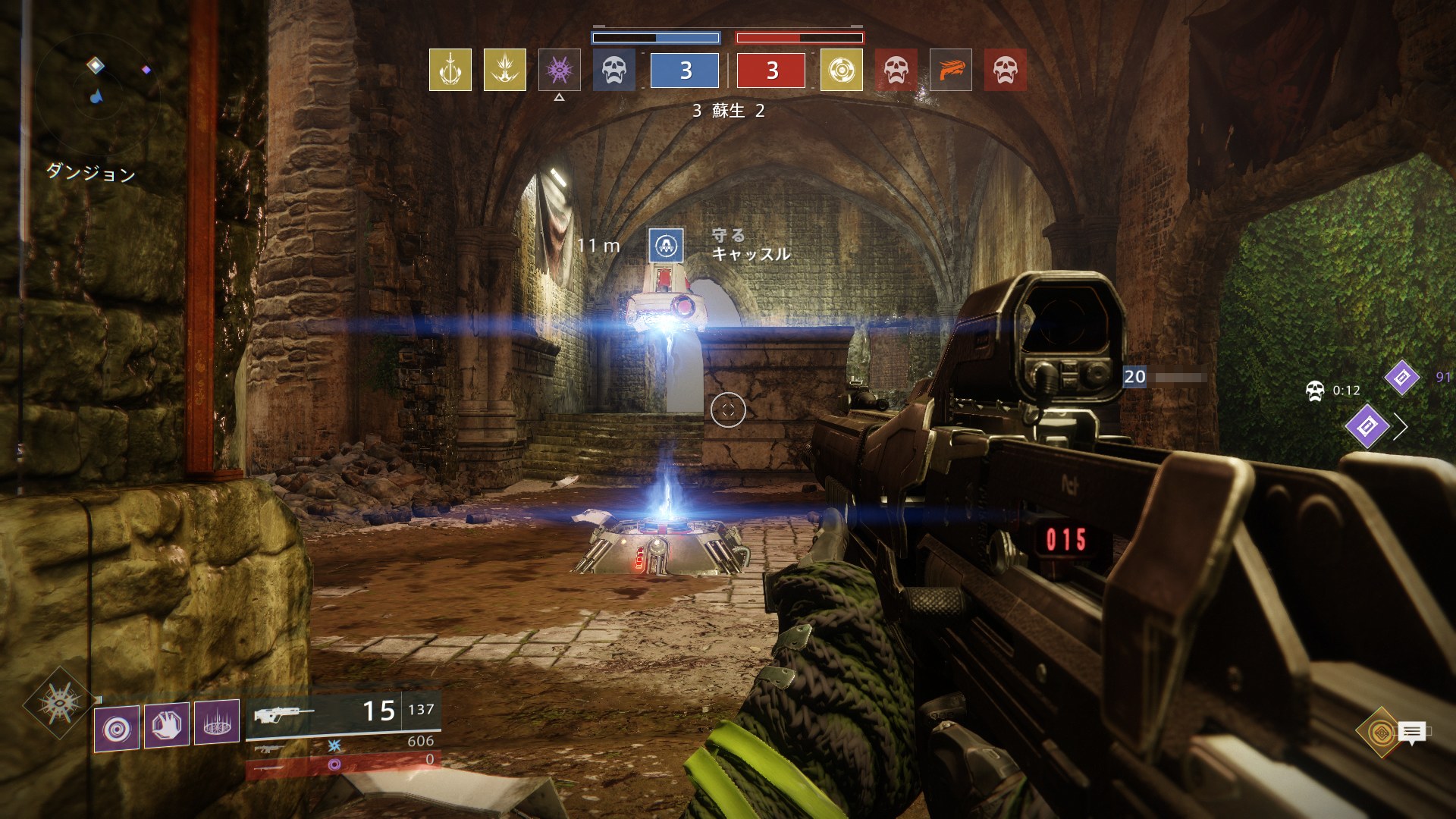1456x819 pixels.
Task: Activate the hand melee ability icon
Action: (x=167, y=723)
